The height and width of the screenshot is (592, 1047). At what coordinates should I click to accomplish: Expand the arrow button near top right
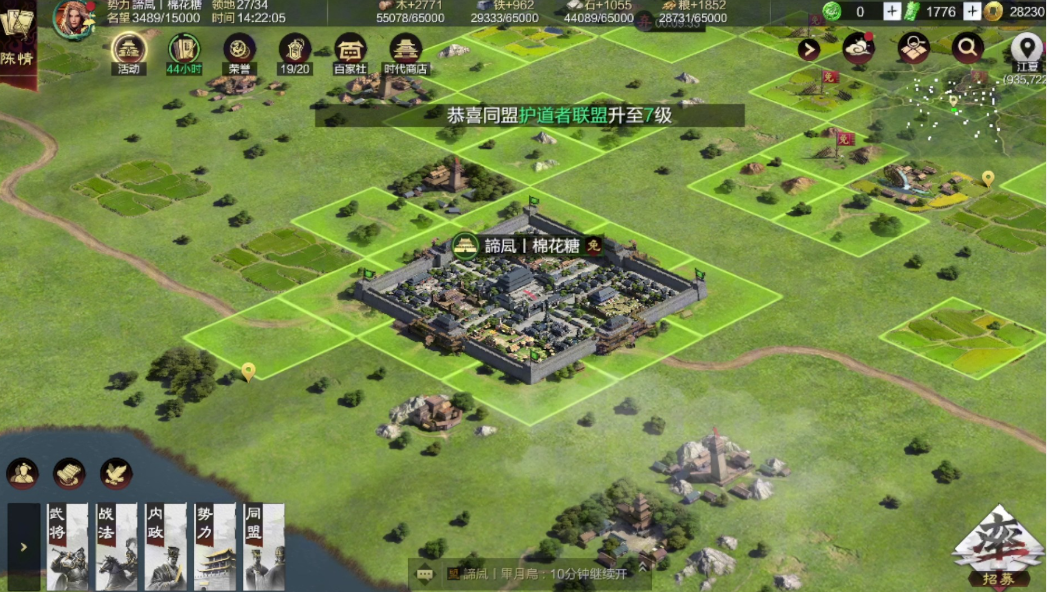pos(809,49)
